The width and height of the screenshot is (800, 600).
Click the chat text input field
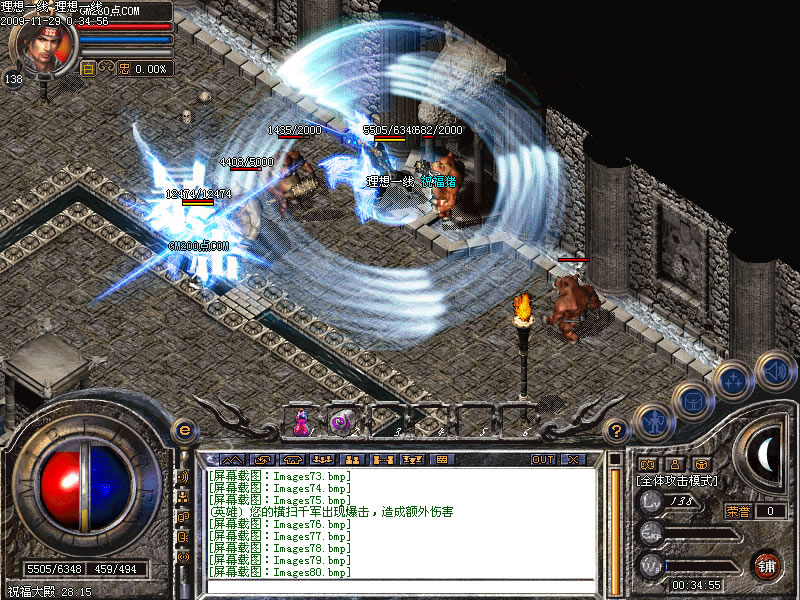[x=400, y=587]
